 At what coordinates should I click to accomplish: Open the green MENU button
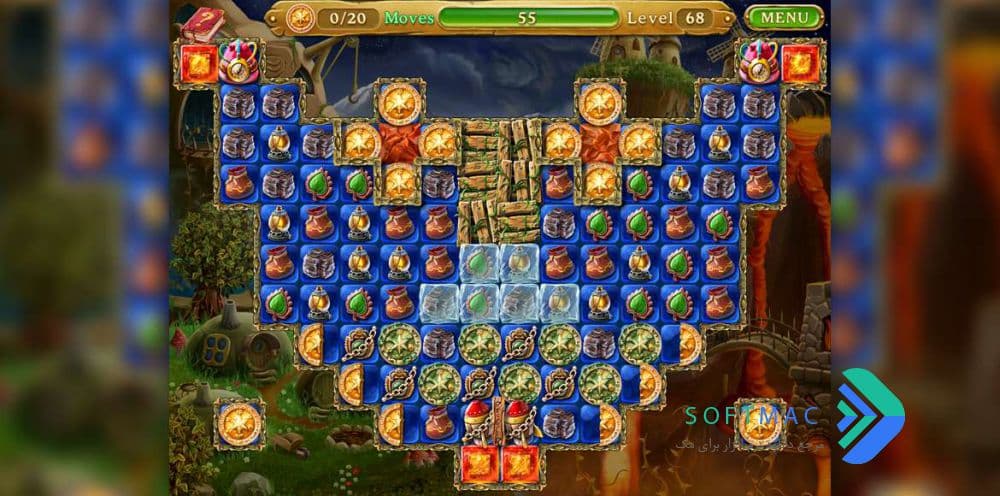784,17
